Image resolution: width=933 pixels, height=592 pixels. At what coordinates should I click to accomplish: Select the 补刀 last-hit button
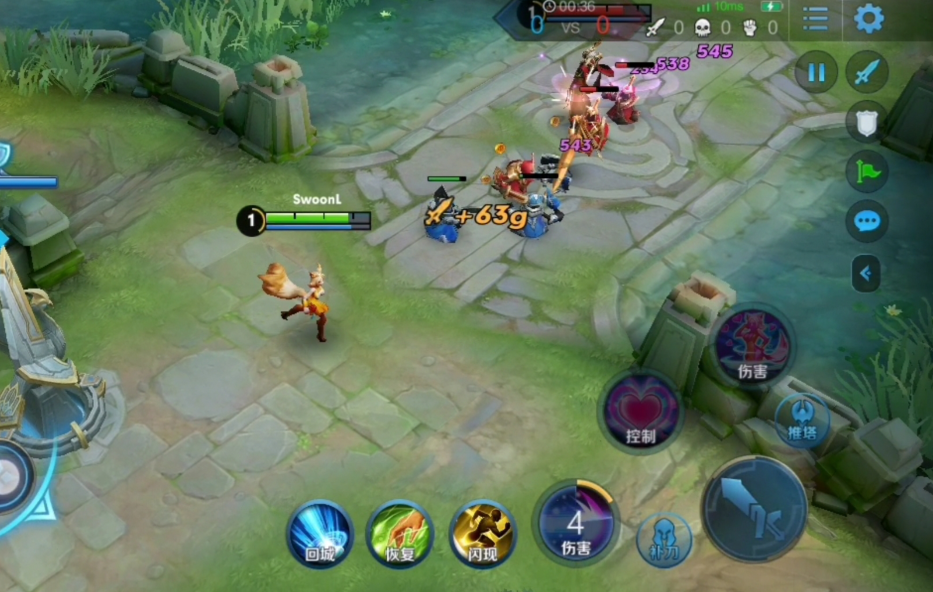664,539
